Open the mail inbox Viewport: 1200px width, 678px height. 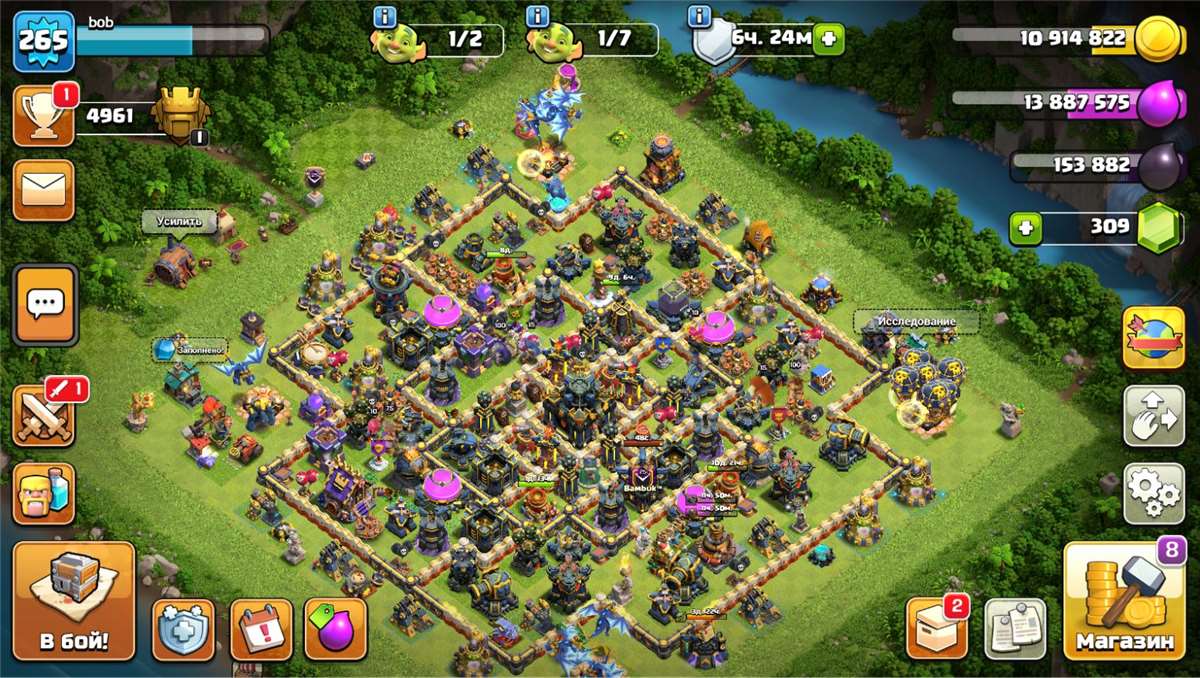[x=43, y=189]
